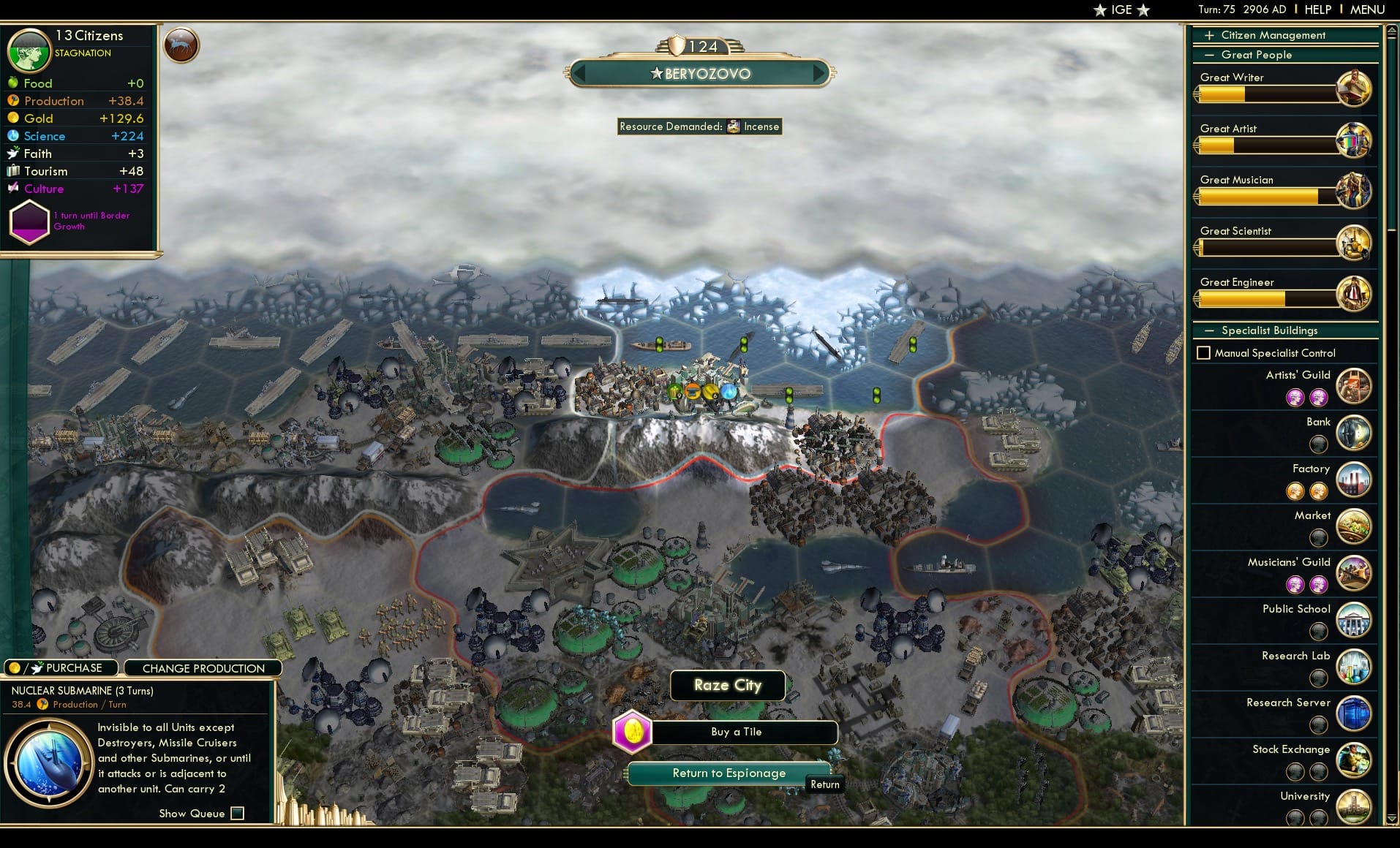This screenshot has height=848, width=1400.
Task: Toggle the Show Queue checkbox
Action: tap(237, 813)
